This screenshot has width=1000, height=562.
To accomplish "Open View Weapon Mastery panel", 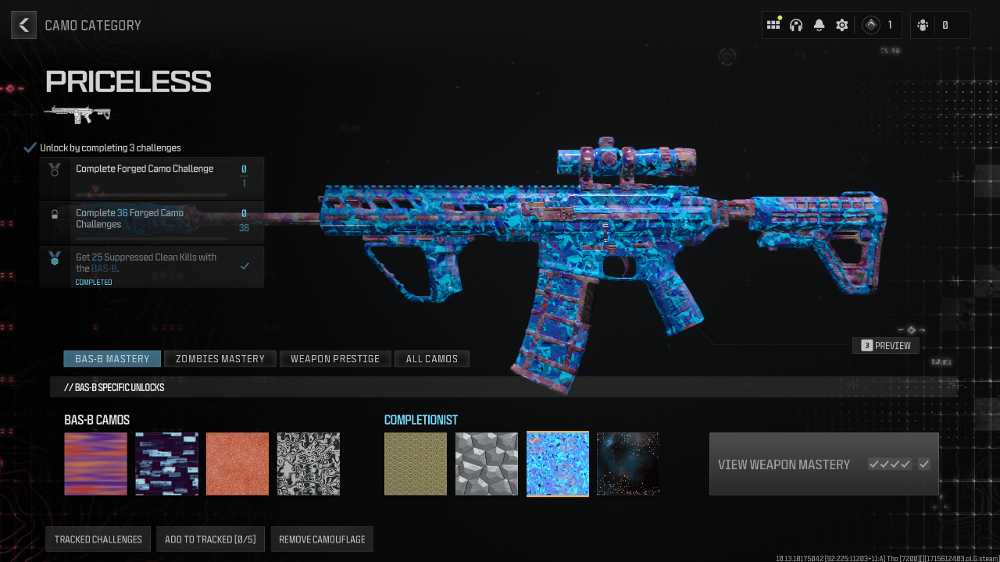I will [x=823, y=464].
